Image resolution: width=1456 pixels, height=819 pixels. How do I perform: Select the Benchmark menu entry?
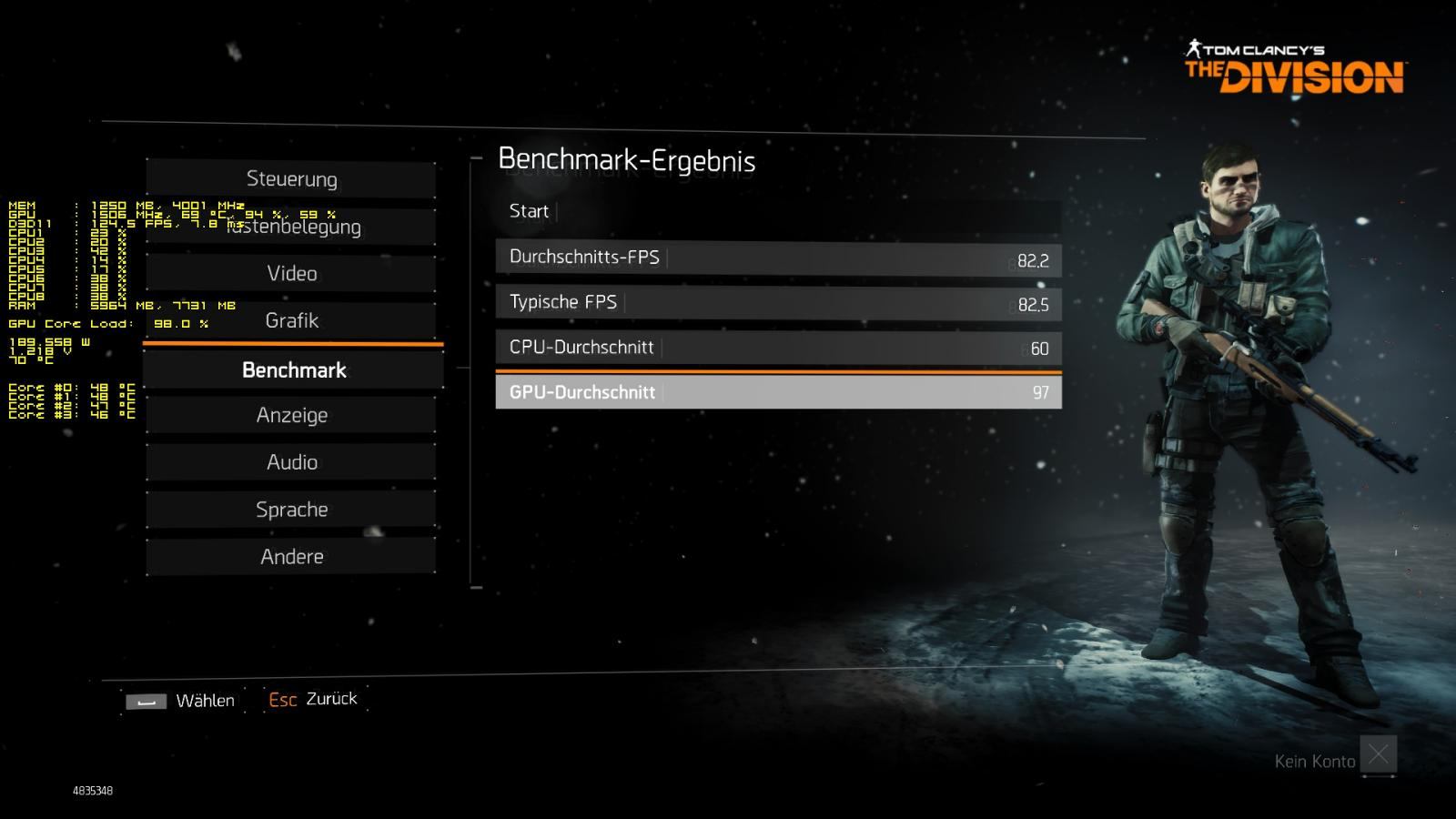coord(293,370)
